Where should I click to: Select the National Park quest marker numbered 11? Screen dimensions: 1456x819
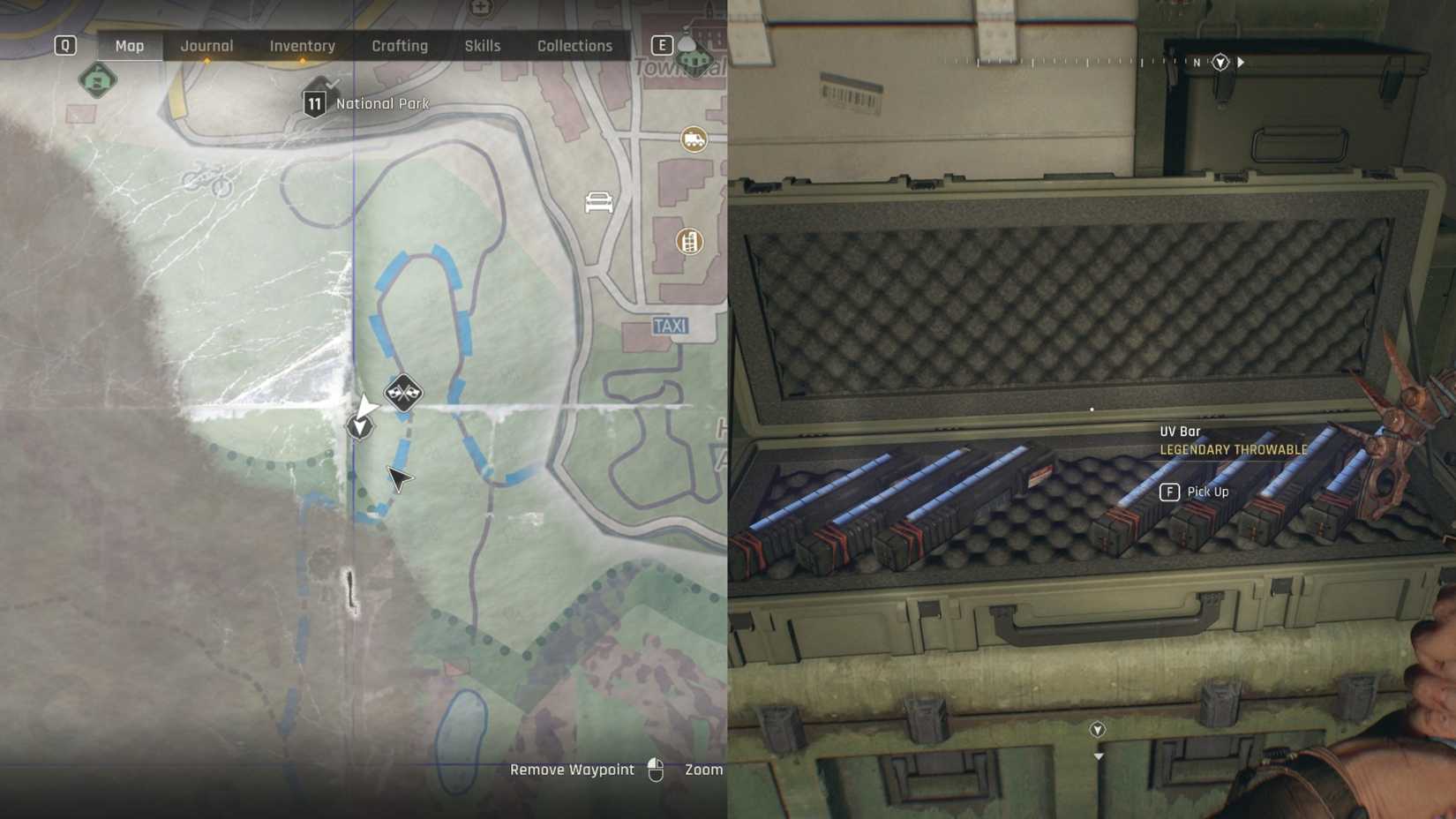(x=315, y=102)
